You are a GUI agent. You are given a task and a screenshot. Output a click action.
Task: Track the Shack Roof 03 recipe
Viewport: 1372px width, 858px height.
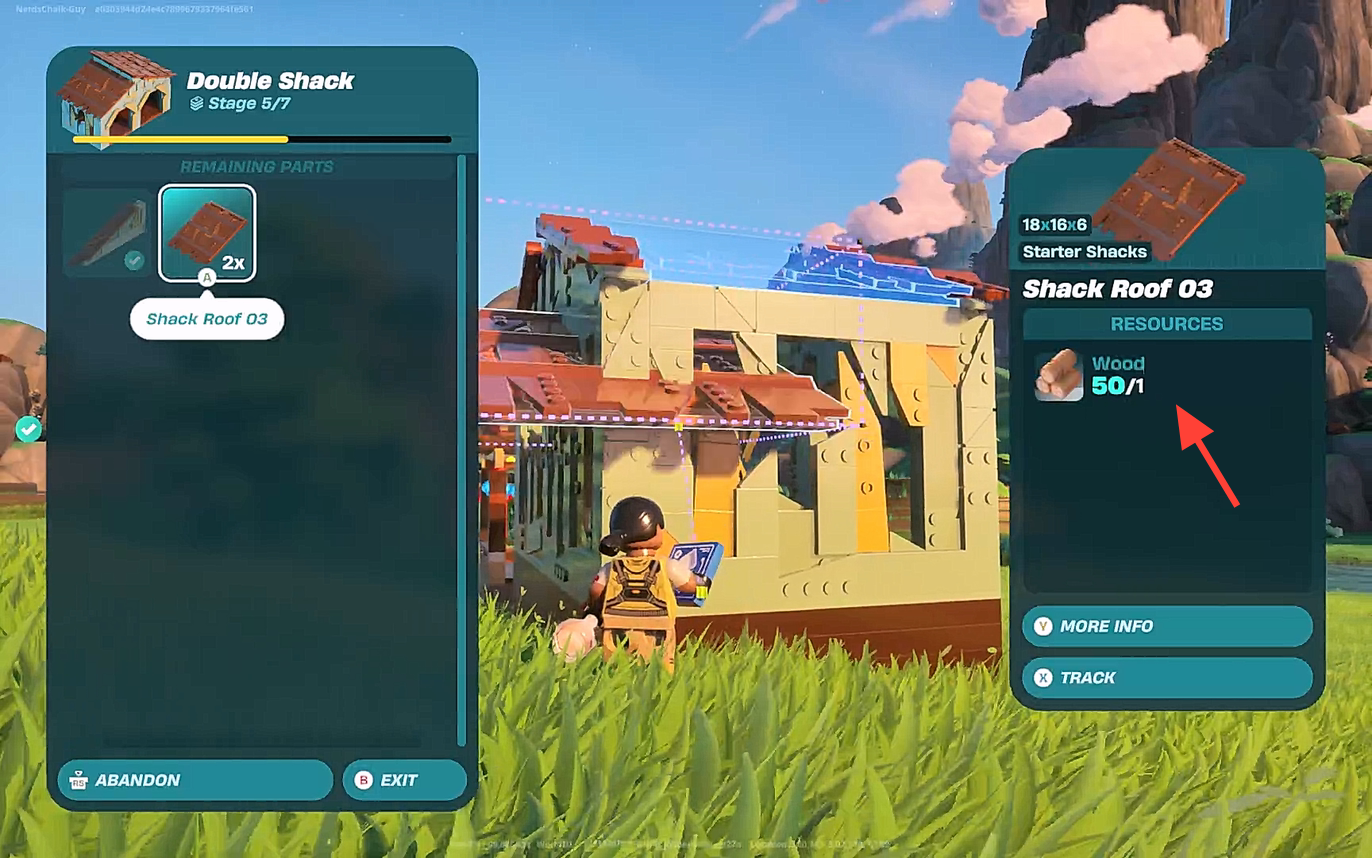(x=1166, y=678)
